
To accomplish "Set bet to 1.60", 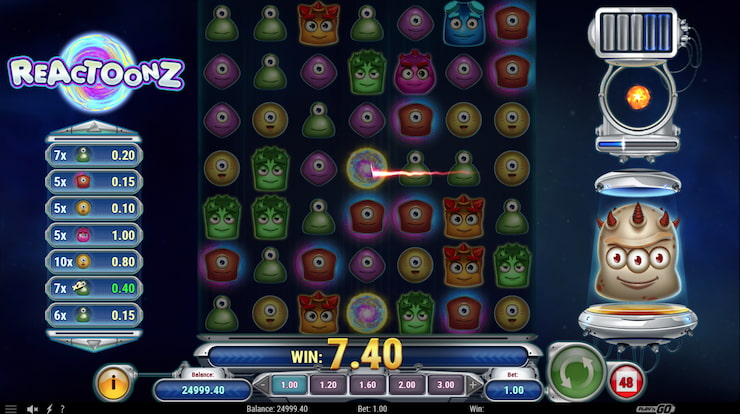I will coord(365,385).
